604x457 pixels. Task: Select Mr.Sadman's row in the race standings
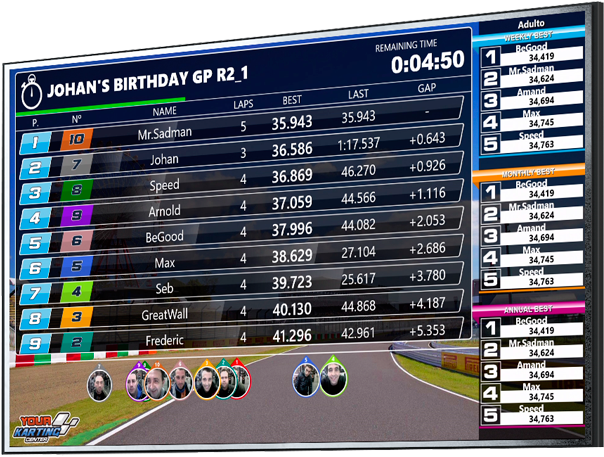(x=166, y=133)
